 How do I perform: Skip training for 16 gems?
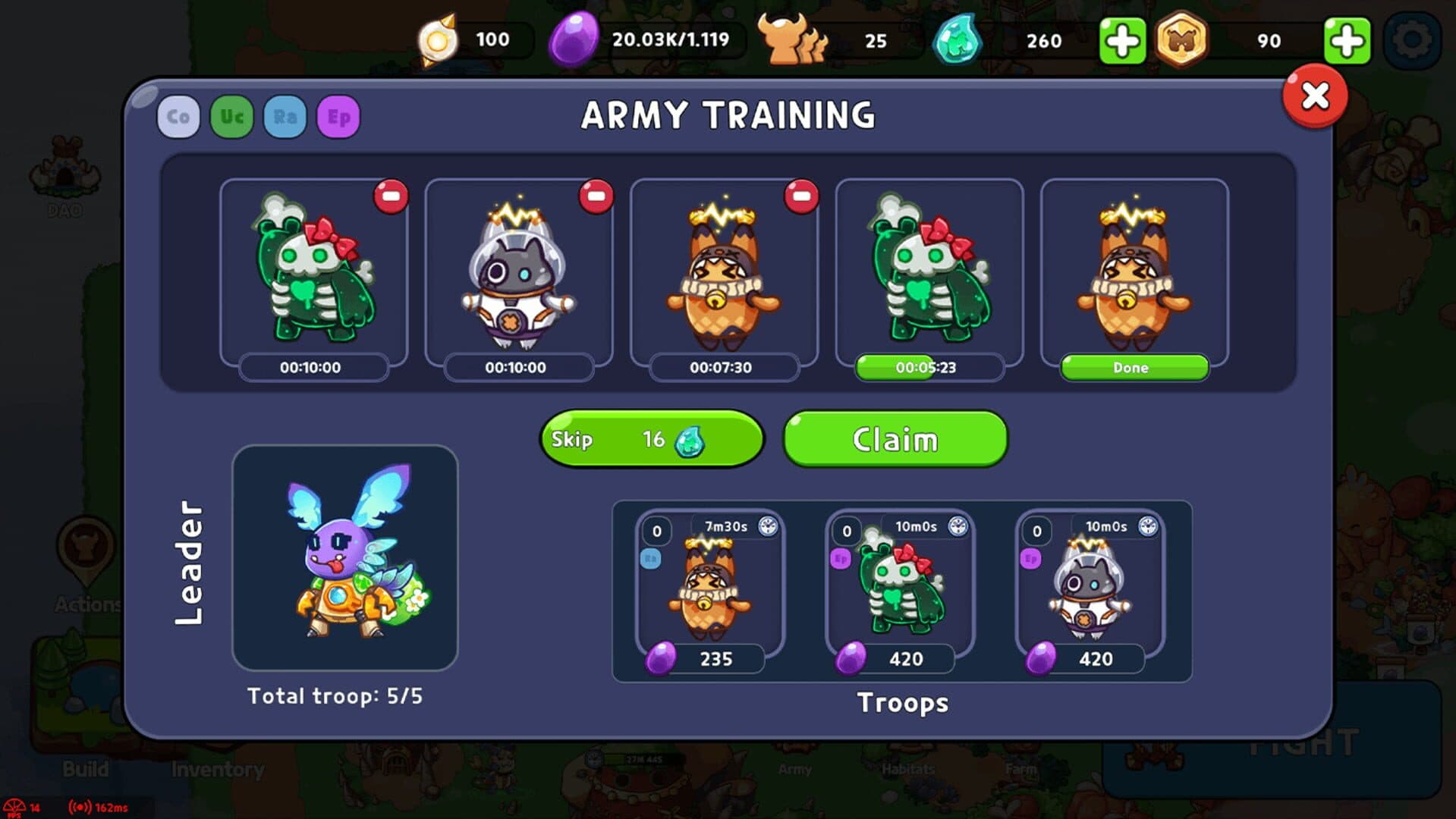pos(651,439)
